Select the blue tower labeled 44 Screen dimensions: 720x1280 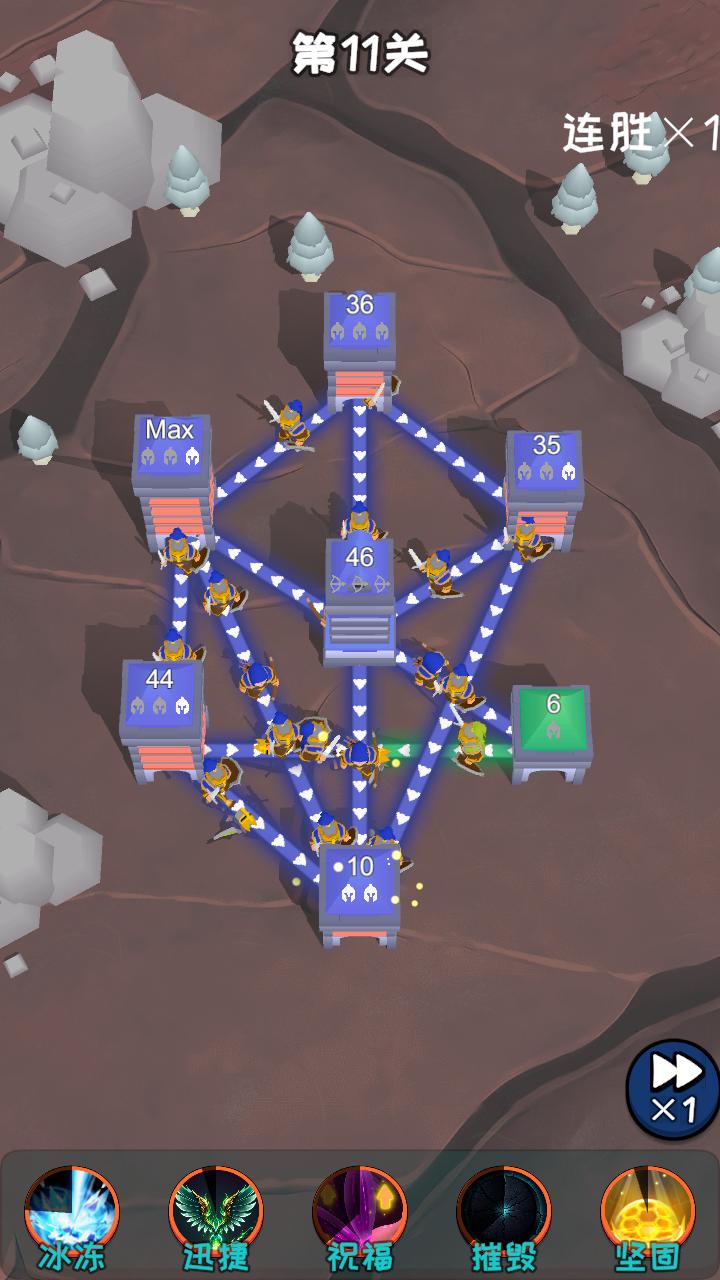tap(162, 712)
